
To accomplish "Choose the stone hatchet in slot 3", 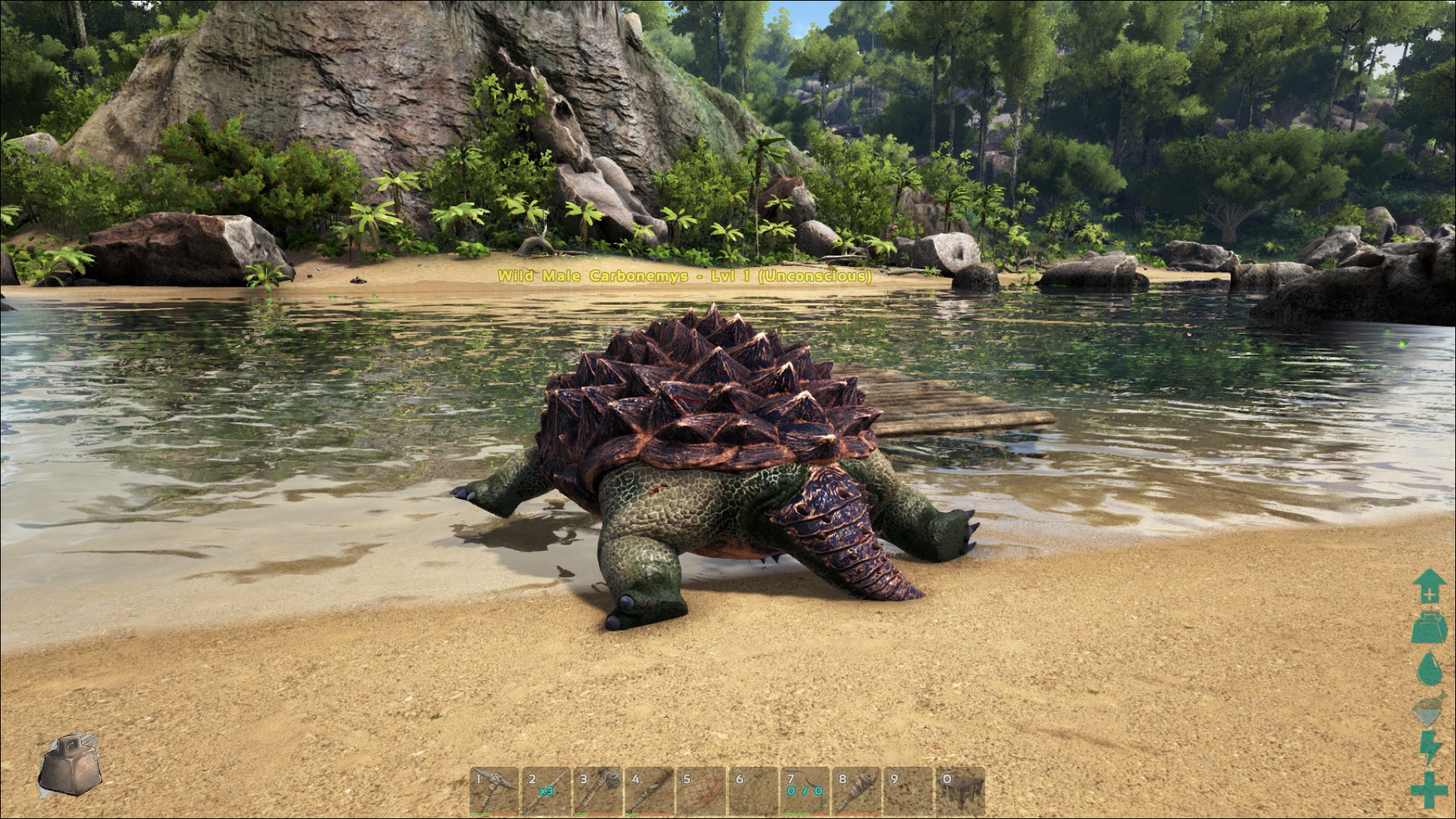I will [598, 792].
